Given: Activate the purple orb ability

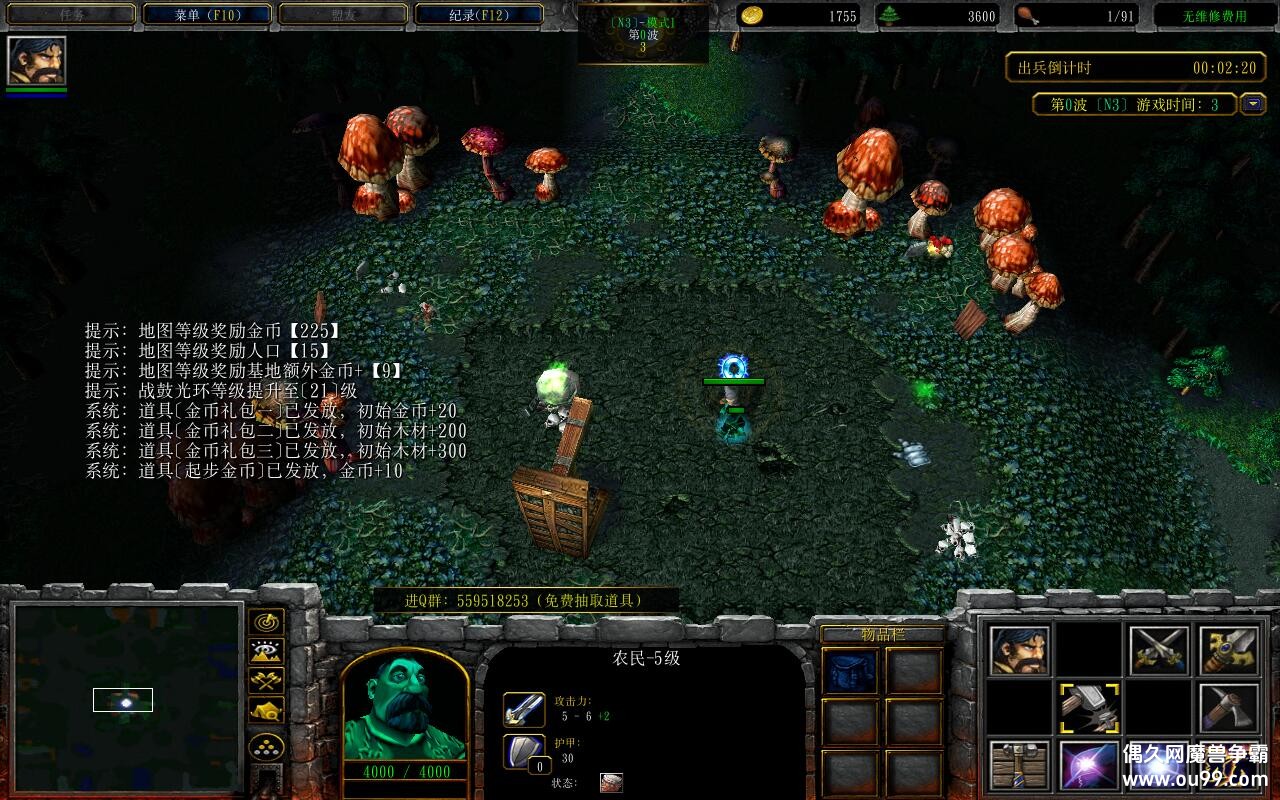Looking at the screenshot, I should (1089, 765).
